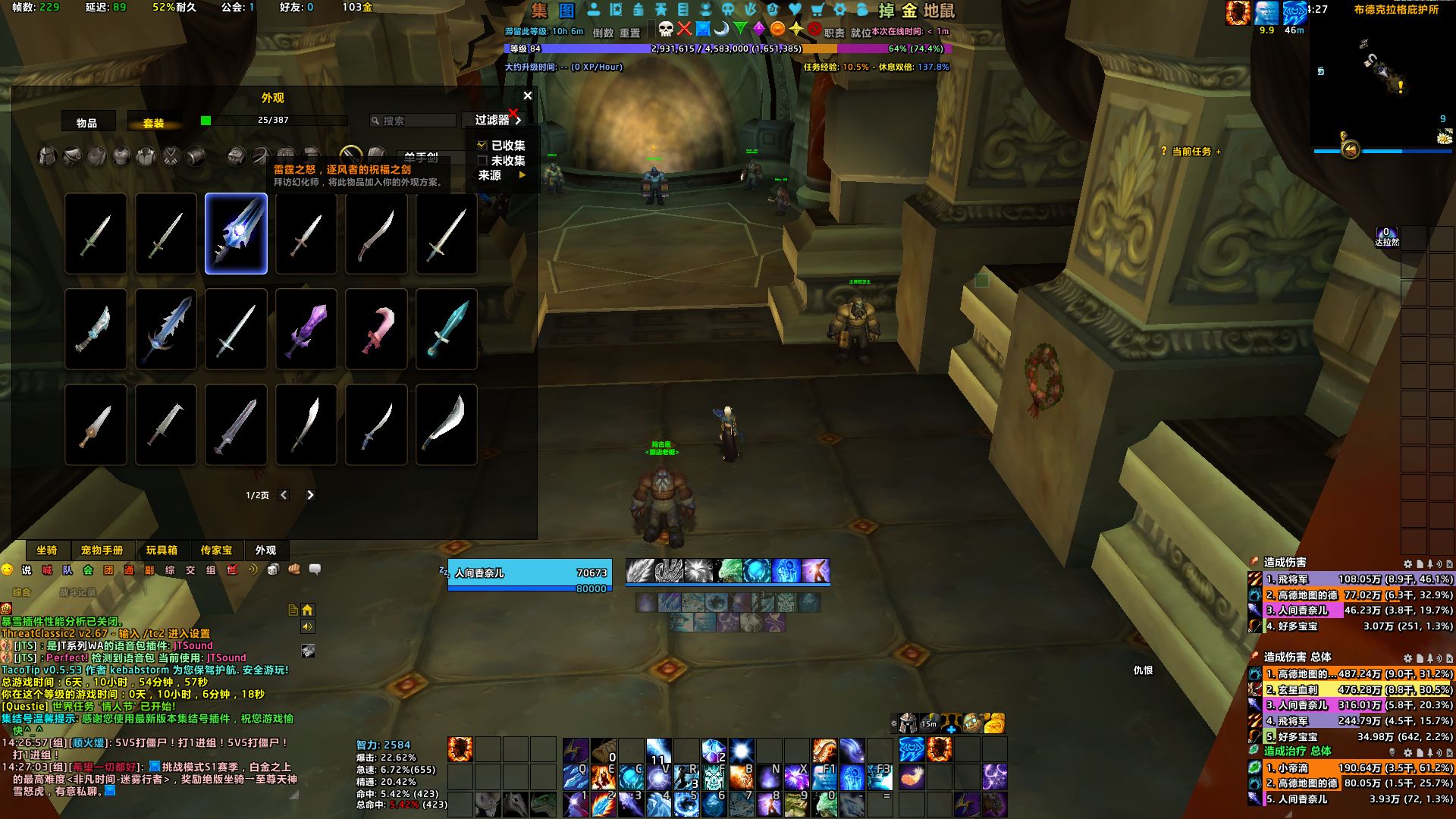1456x819 pixels.
Task: Toggle the 未收集 uncollected checkbox
Action: point(482,161)
